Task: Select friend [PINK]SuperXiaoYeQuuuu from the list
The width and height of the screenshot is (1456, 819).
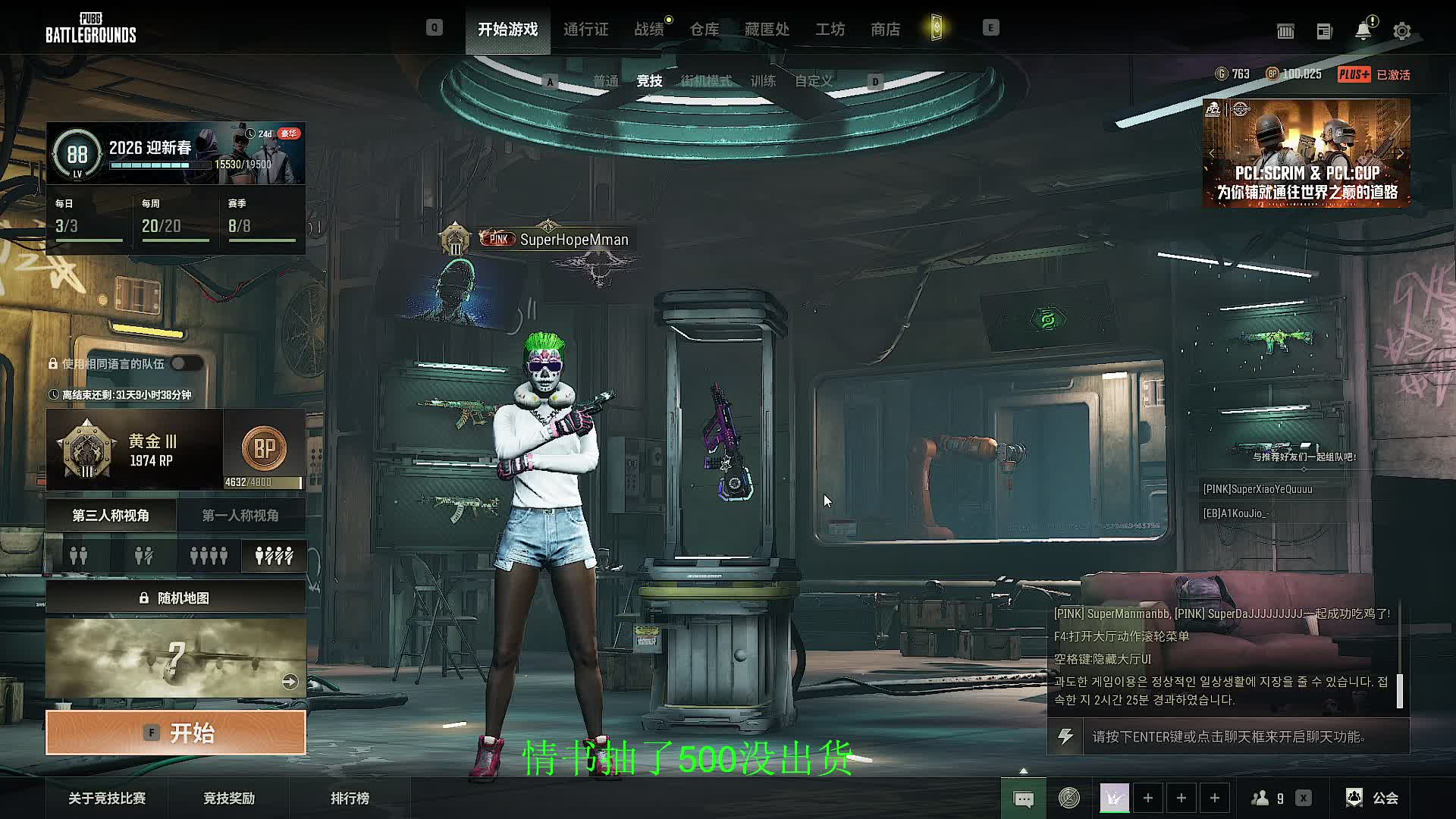Action: 1257,489
